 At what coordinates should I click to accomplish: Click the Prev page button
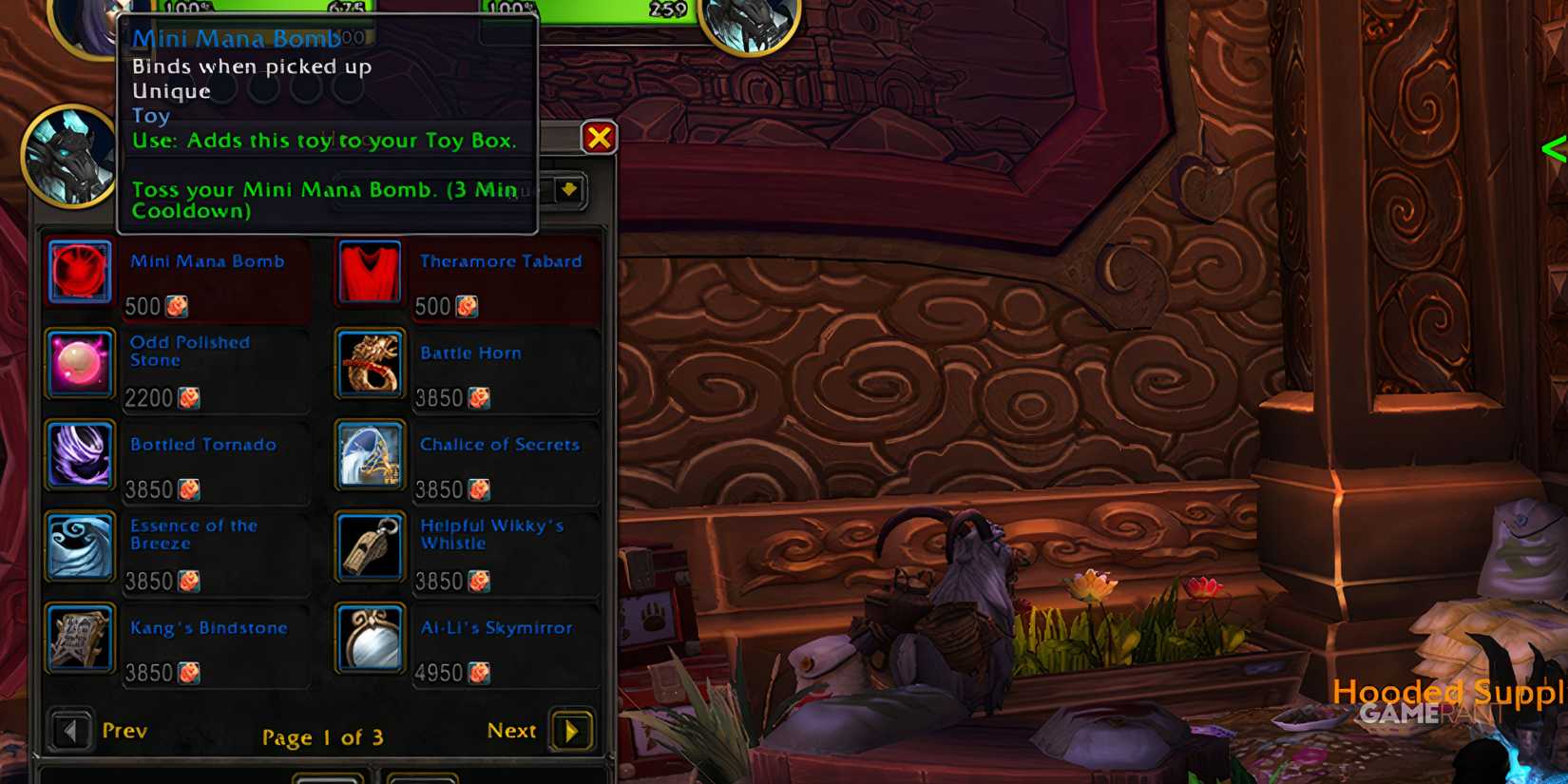69,731
